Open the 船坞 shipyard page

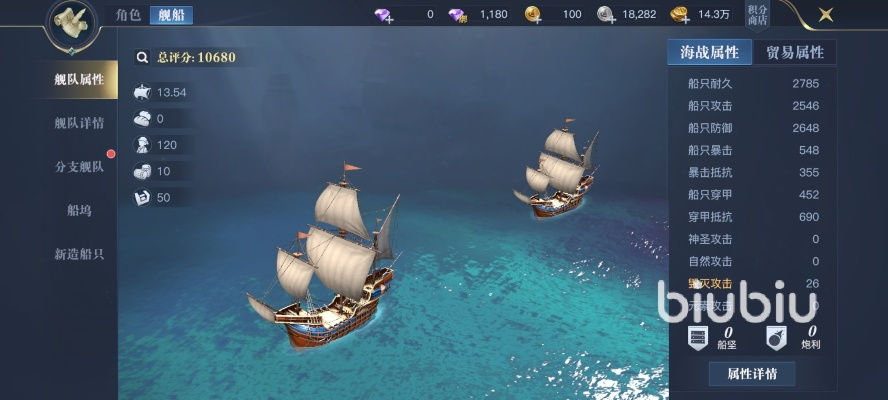[x=79, y=210]
